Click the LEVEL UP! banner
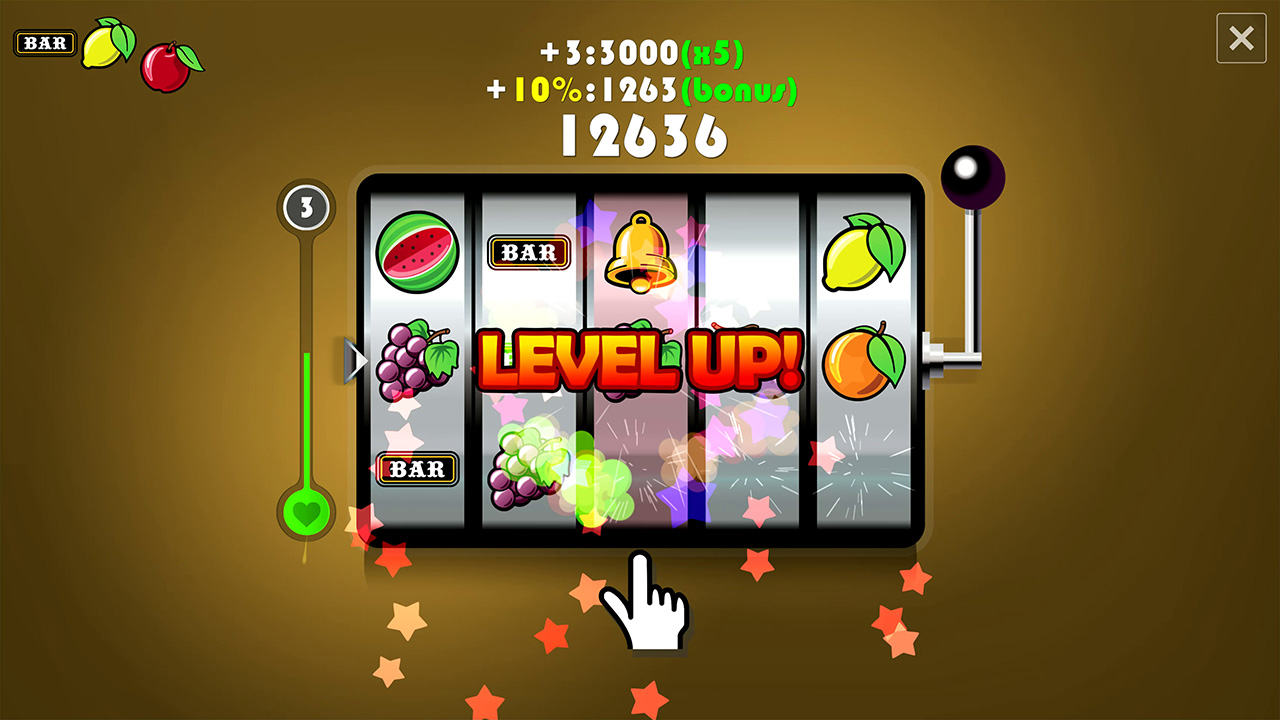The image size is (1280, 720). tap(640, 362)
